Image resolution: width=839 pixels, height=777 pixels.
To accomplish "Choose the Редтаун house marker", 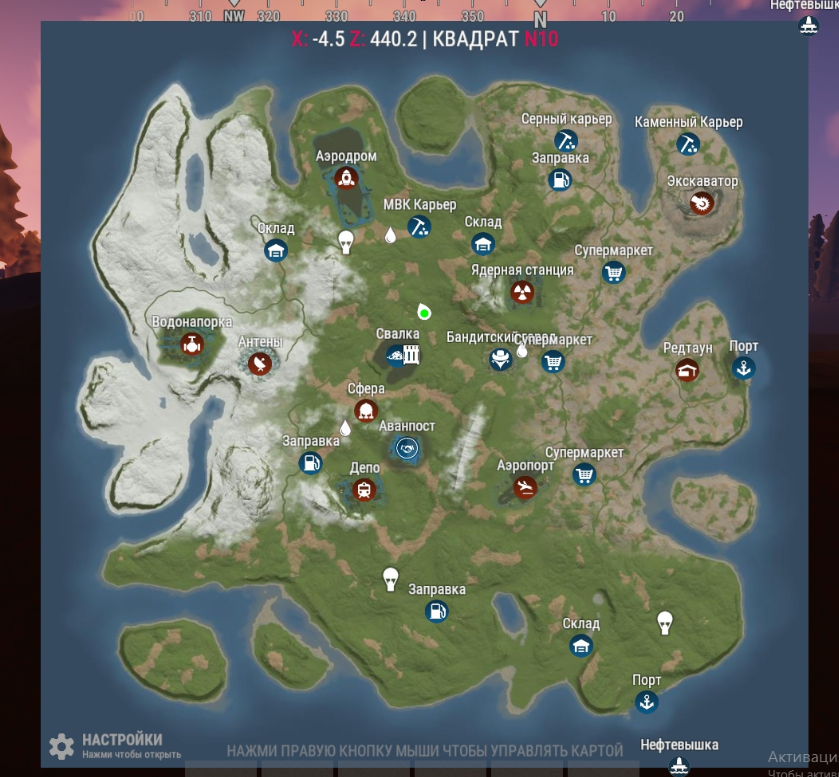I will [687, 370].
